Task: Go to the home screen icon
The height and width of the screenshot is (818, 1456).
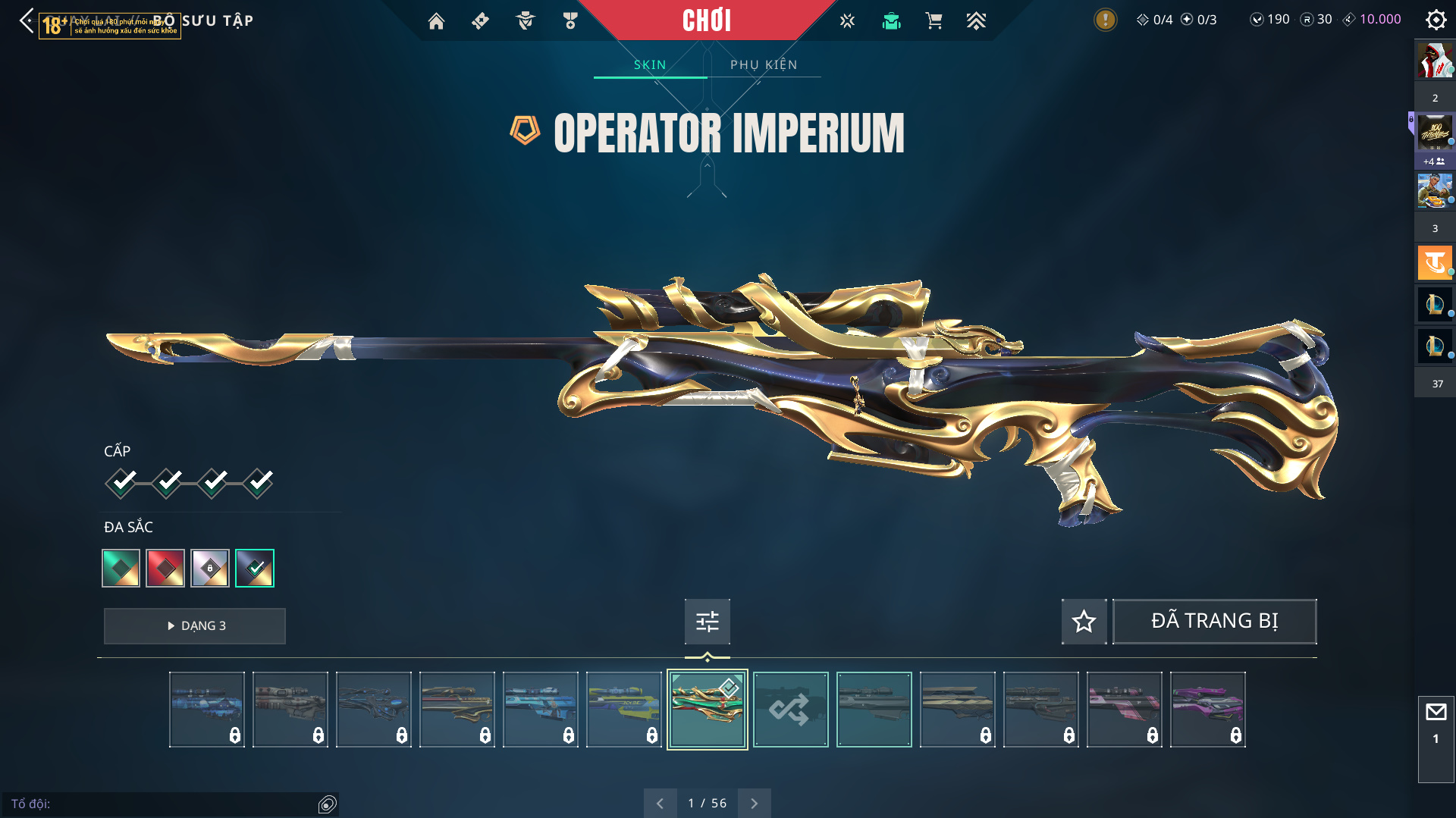Action: (436, 21)
